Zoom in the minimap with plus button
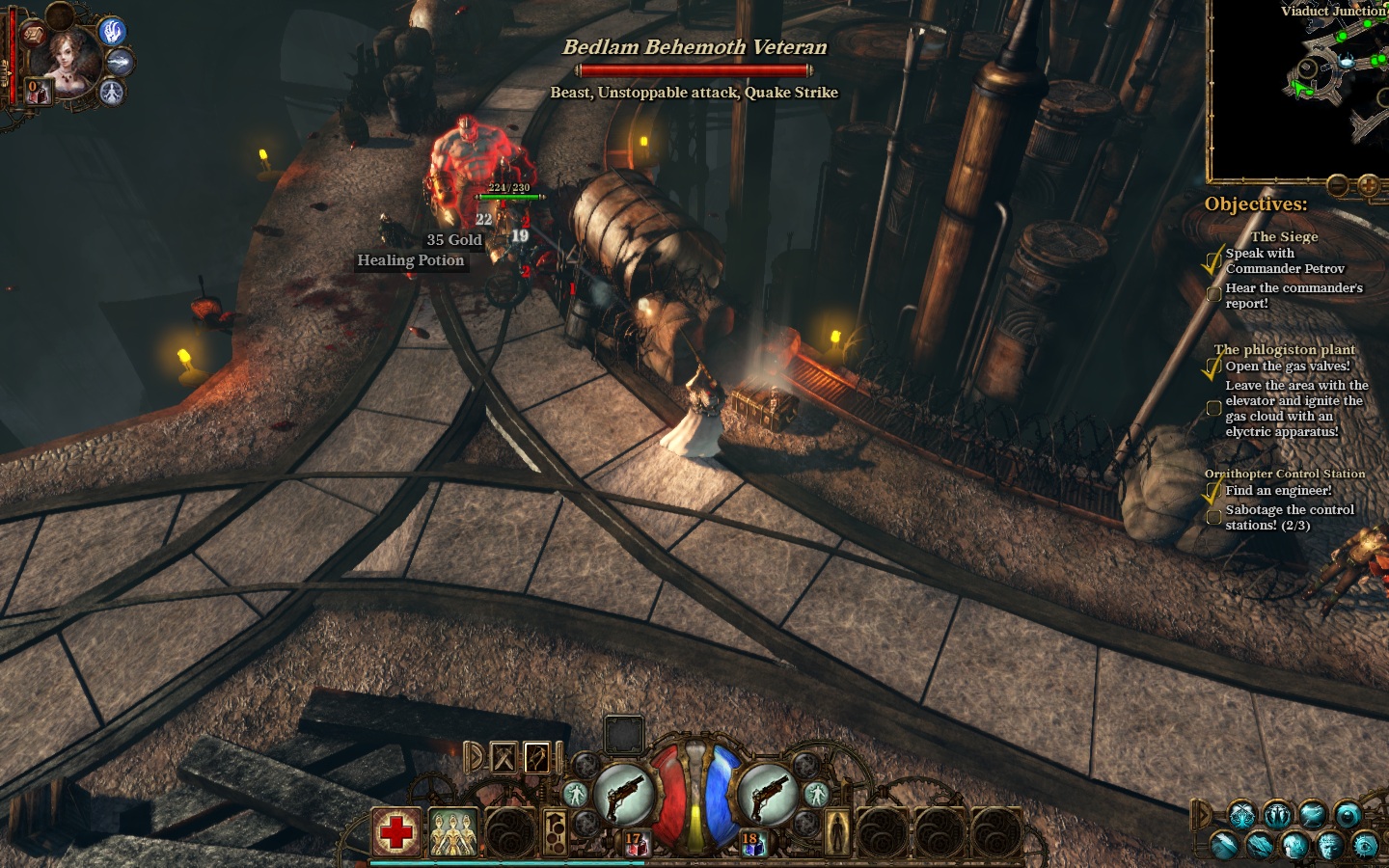Image resolution: width=1389 pixels, height=868 pixels. 1368,184
